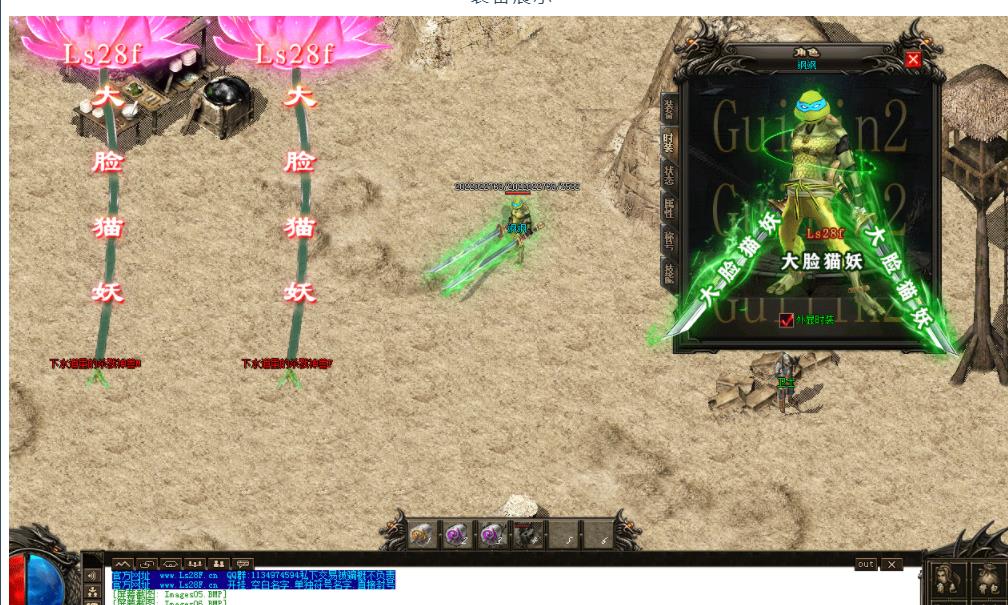Use the purple swirl scroll in slot 3
The image size is (1008, 605).
492,535
